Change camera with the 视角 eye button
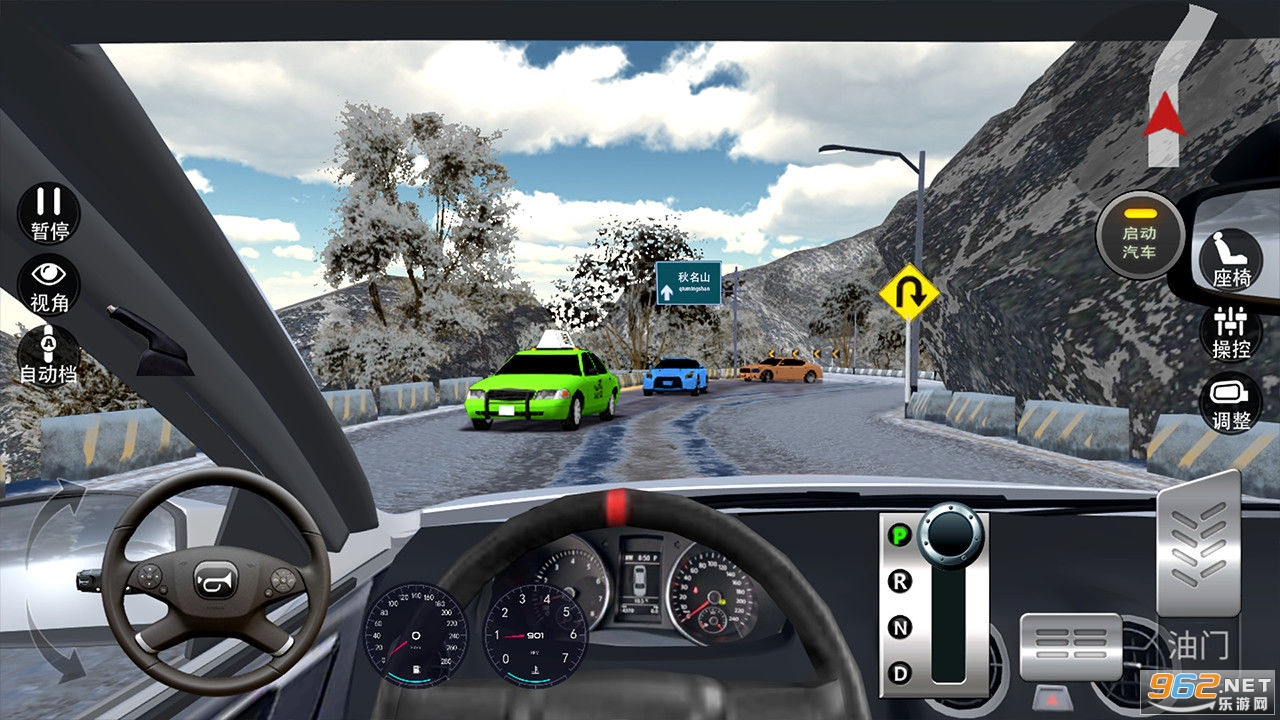The height and width of the screenshot is (720, 1280). pyautogui.click(x=49, y=284)
